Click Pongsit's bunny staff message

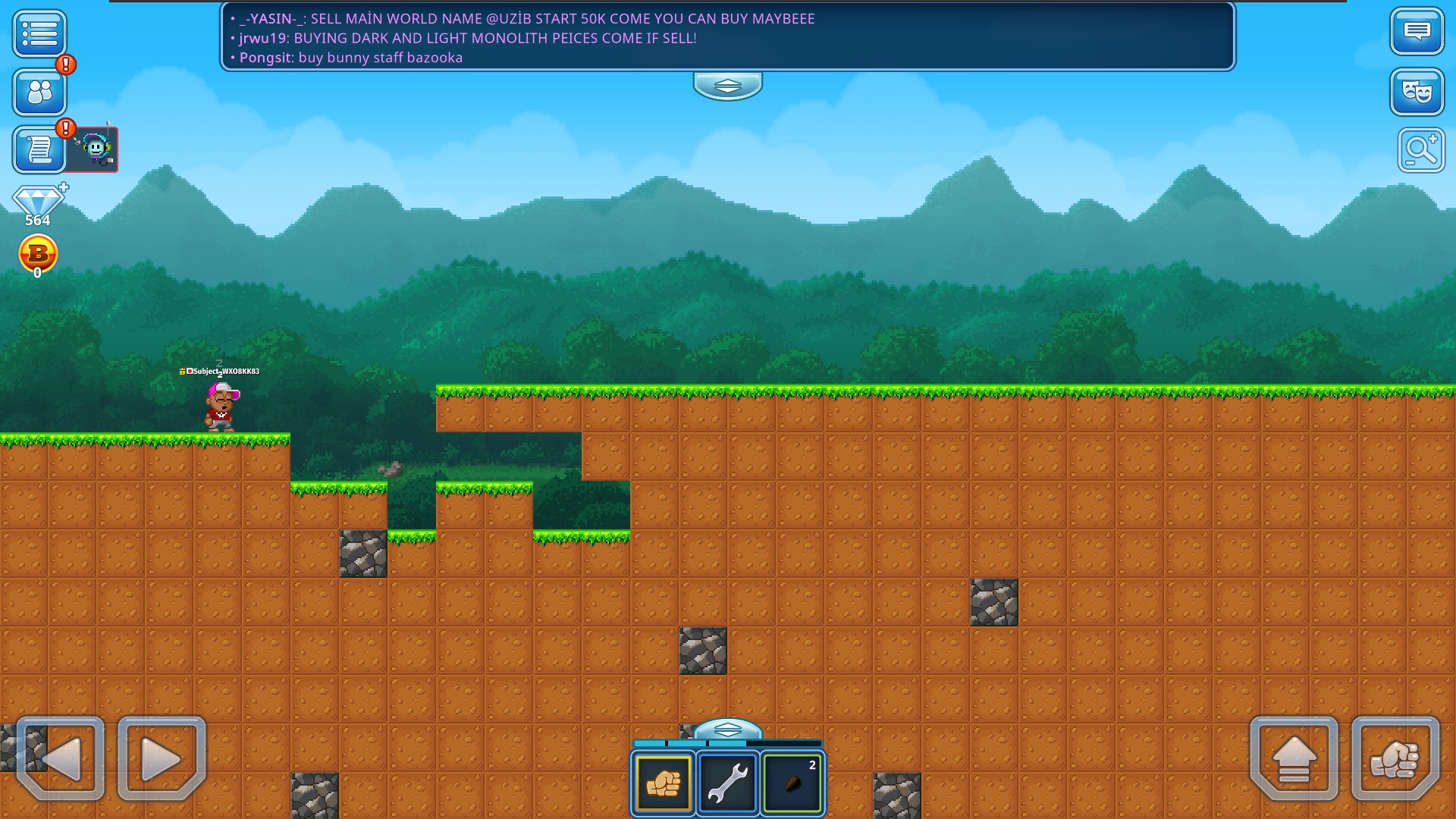click(350, 57)
